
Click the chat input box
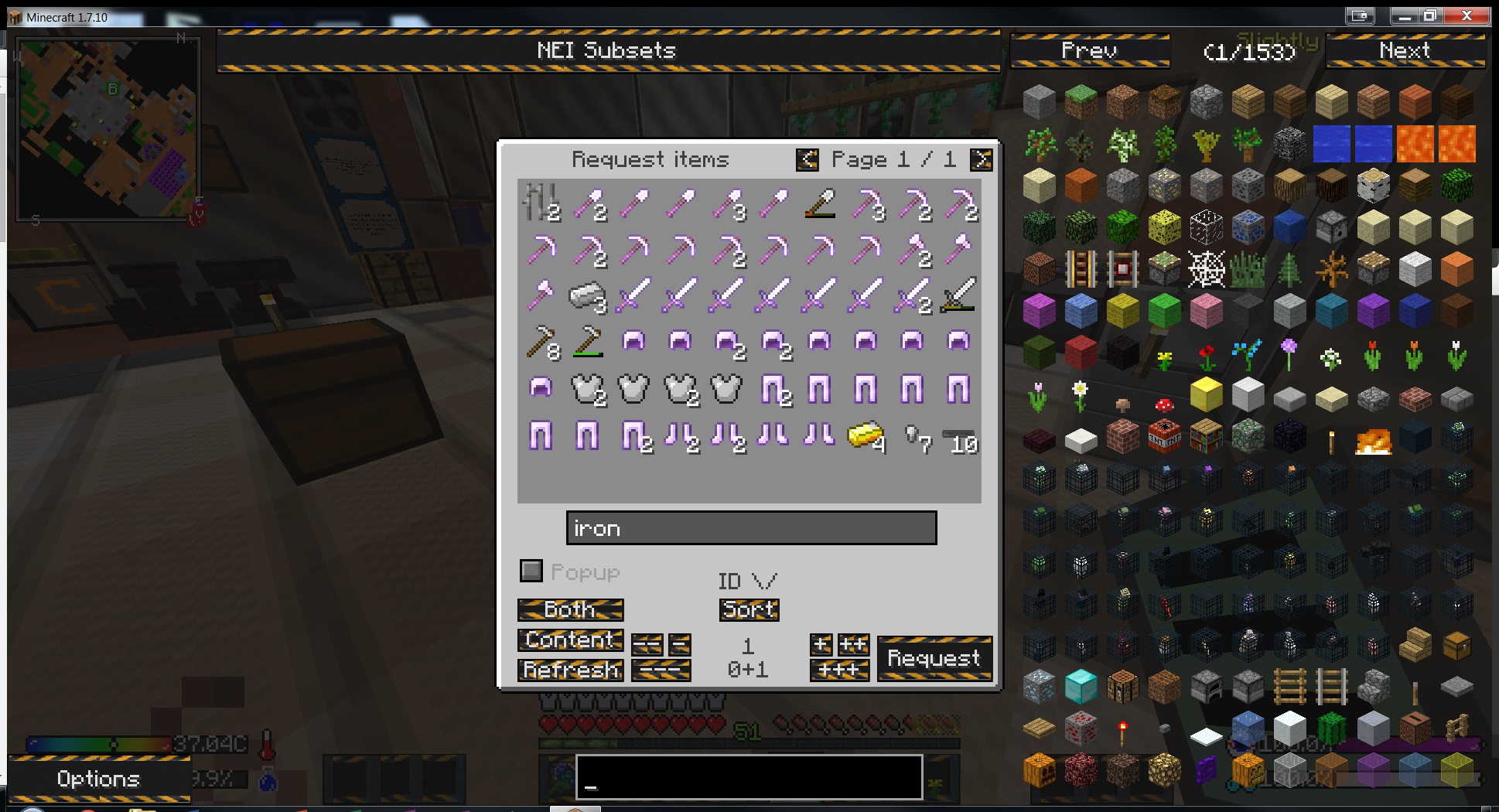749,776
